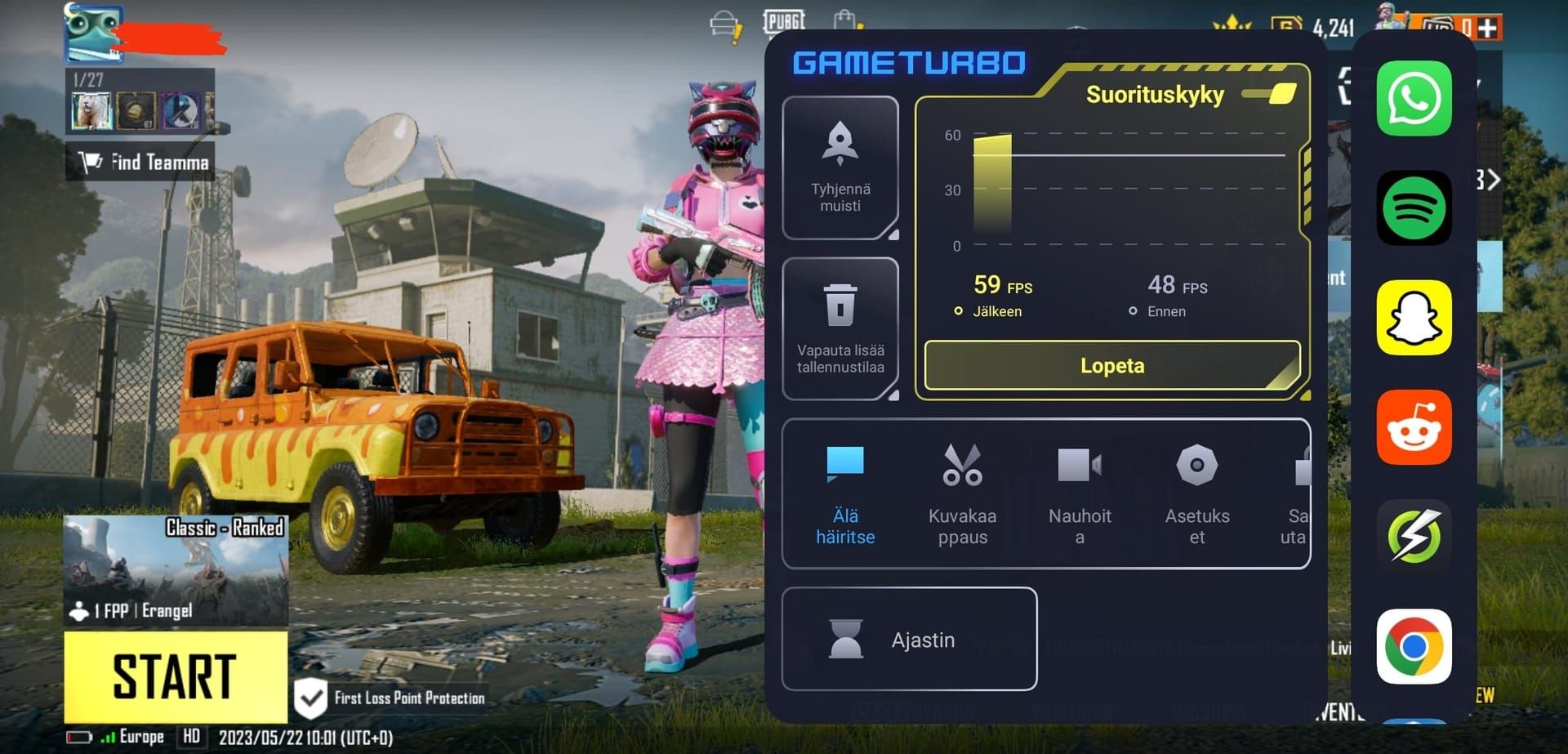Click the Find Teammate banner

[139, 161]
